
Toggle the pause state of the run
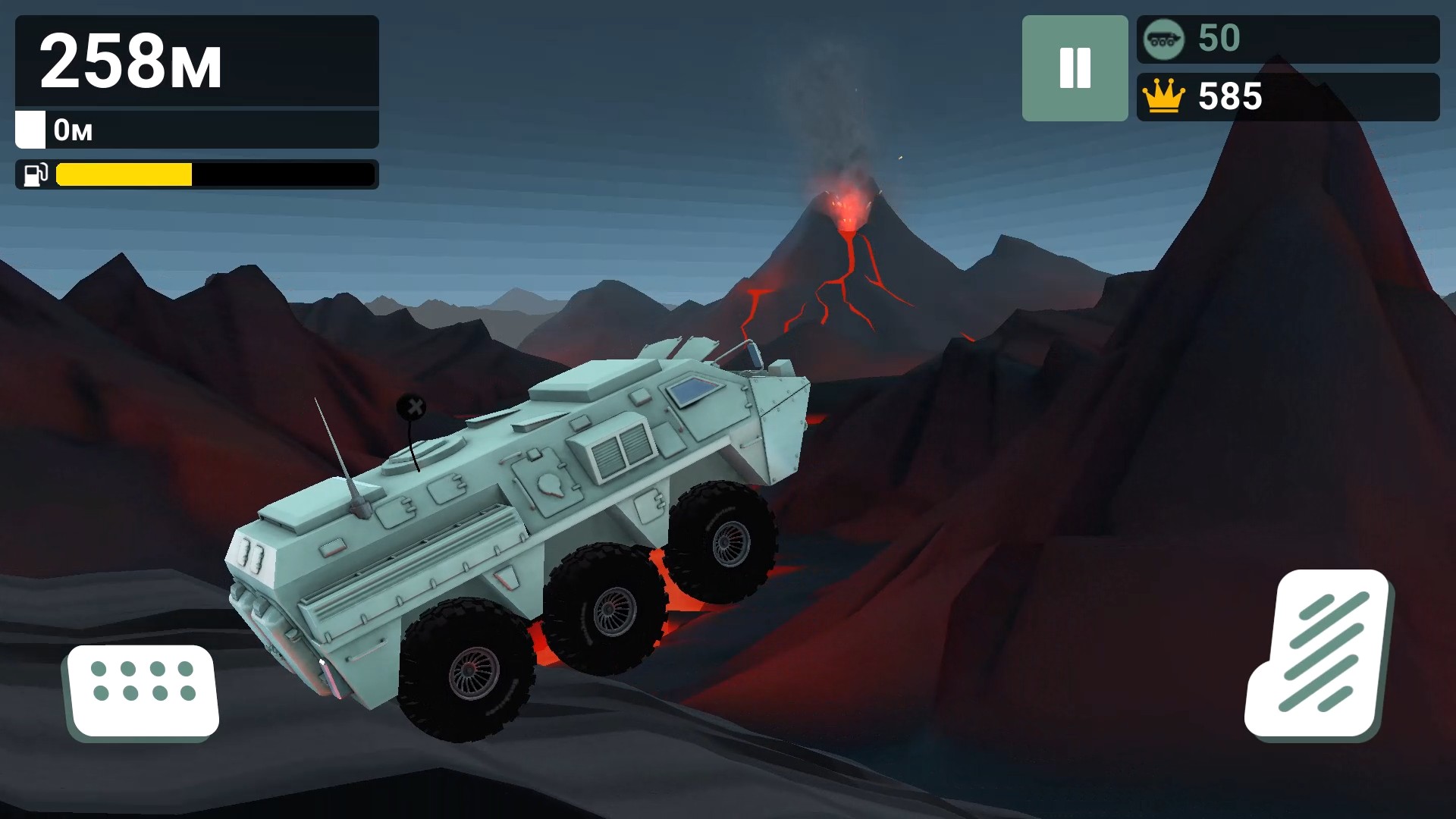coord(1075,68)
